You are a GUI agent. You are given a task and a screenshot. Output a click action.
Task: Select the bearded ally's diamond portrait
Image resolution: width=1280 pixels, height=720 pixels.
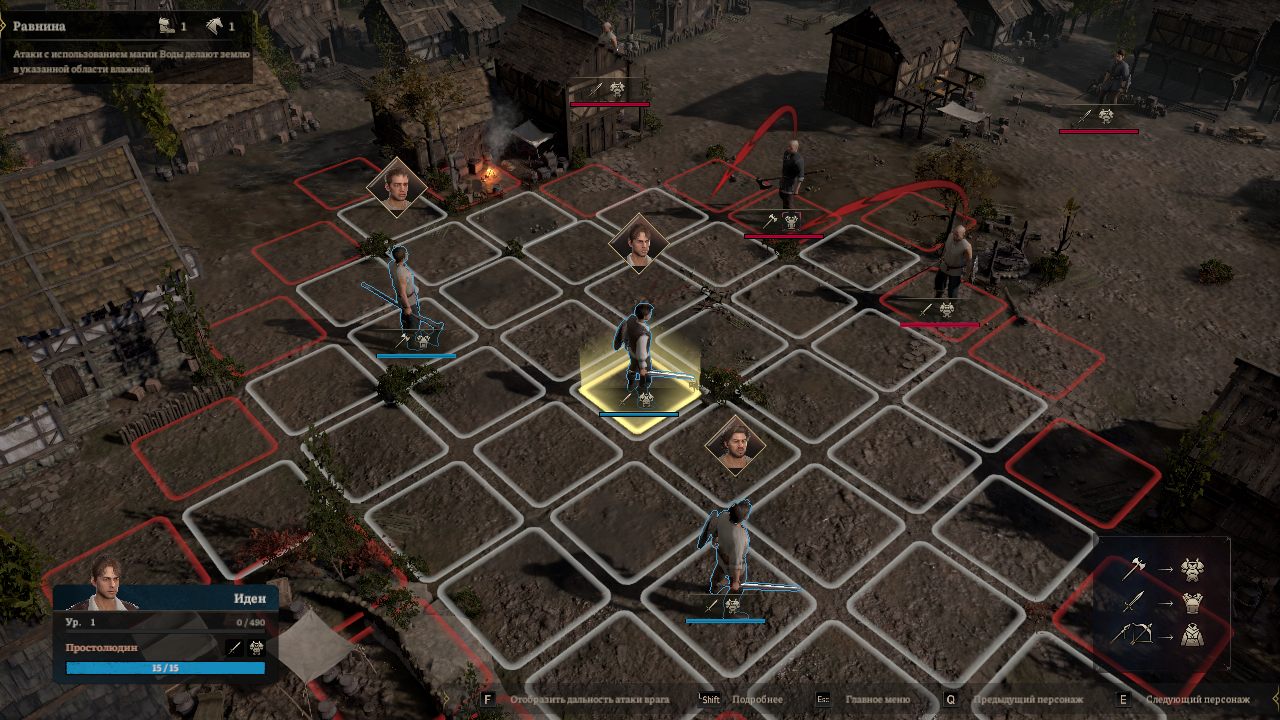735,444
